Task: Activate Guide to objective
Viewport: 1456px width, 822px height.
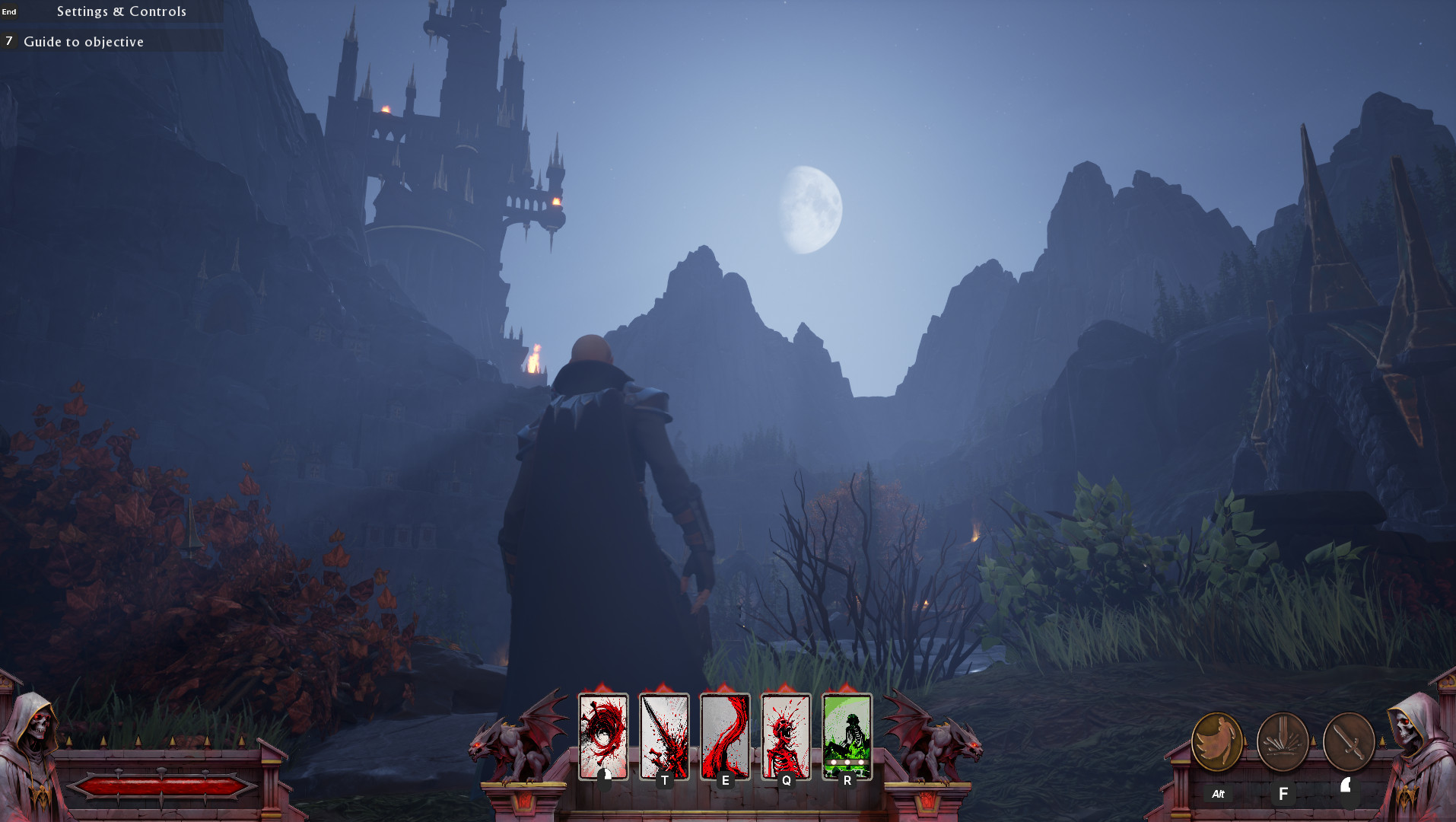Action: (x=84, y=42)
